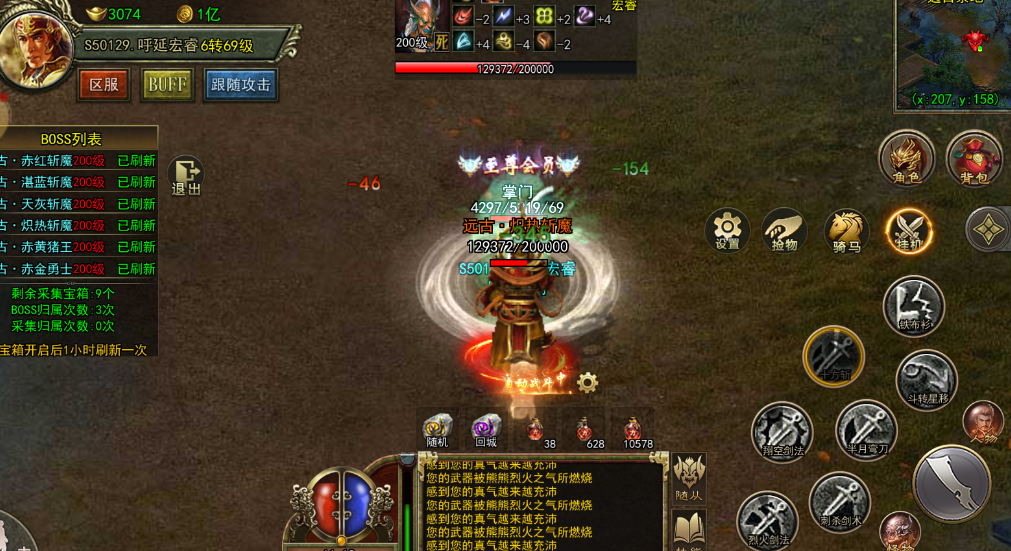1011x551 pixels.
Task: Activate the 拾物 pickup button
Action: [x=785, y=231]
